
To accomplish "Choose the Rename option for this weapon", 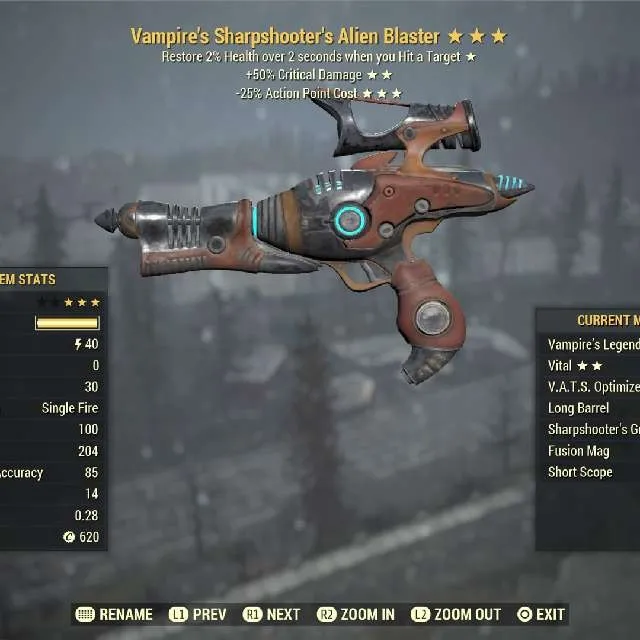I will click(115, 614).
